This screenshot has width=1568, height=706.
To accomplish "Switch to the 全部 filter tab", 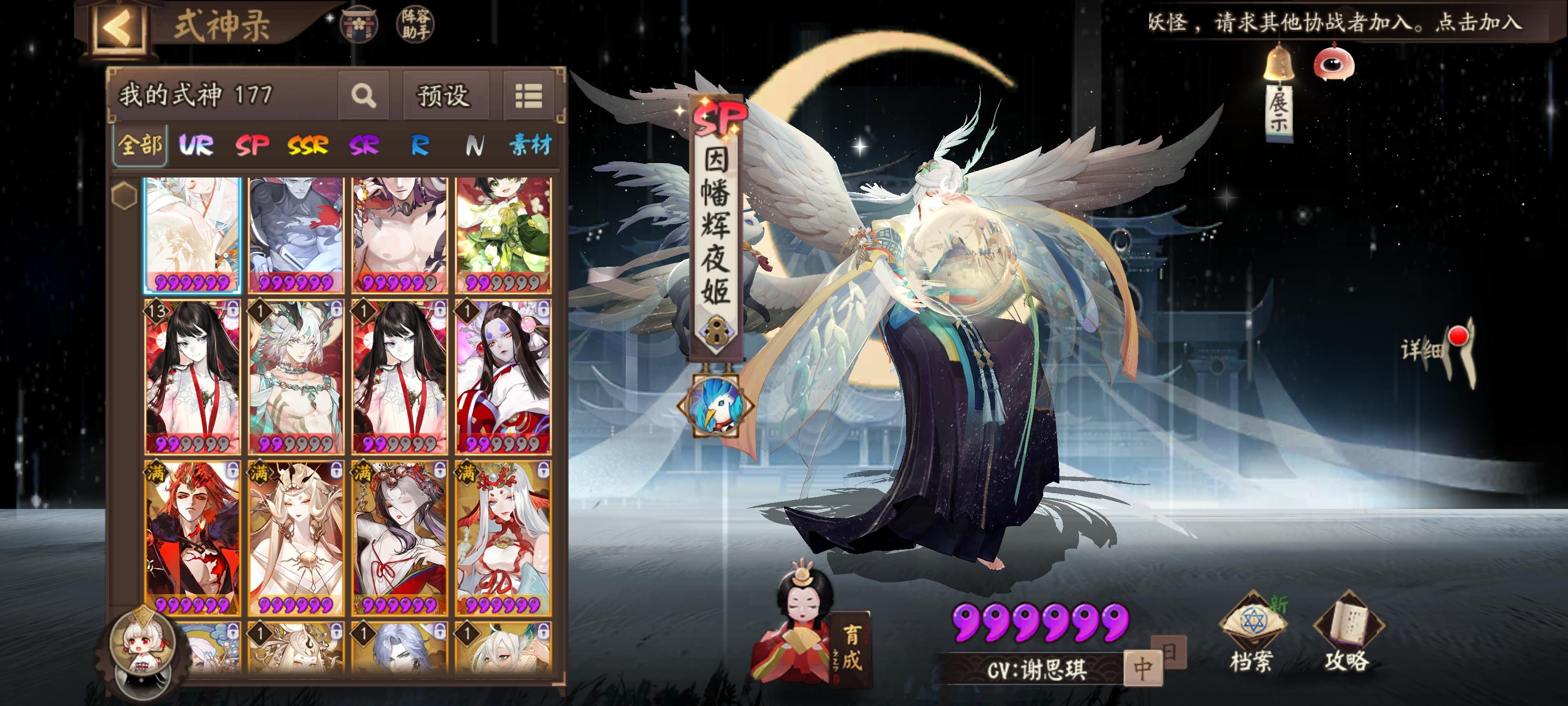I will [140, 145].
